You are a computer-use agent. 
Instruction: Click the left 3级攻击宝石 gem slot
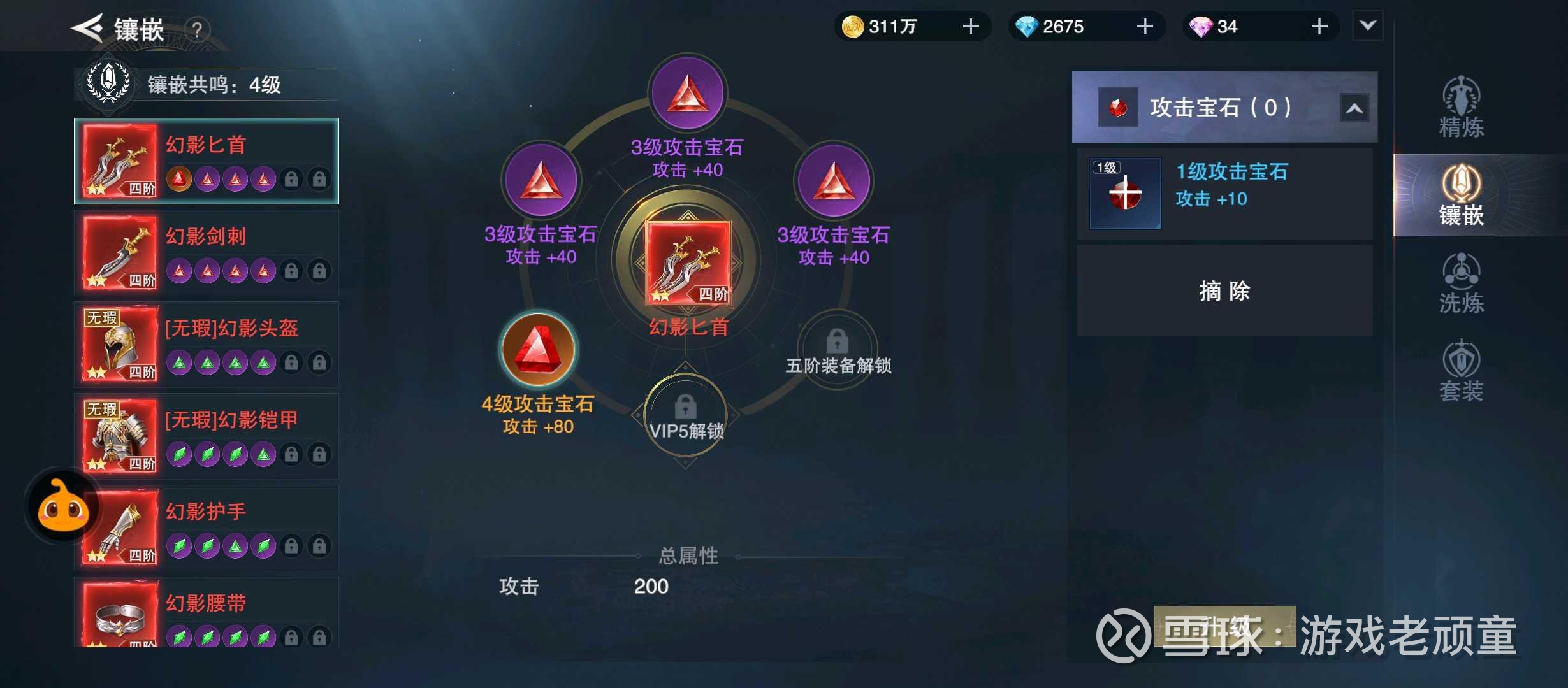click(x=541, y=180)
